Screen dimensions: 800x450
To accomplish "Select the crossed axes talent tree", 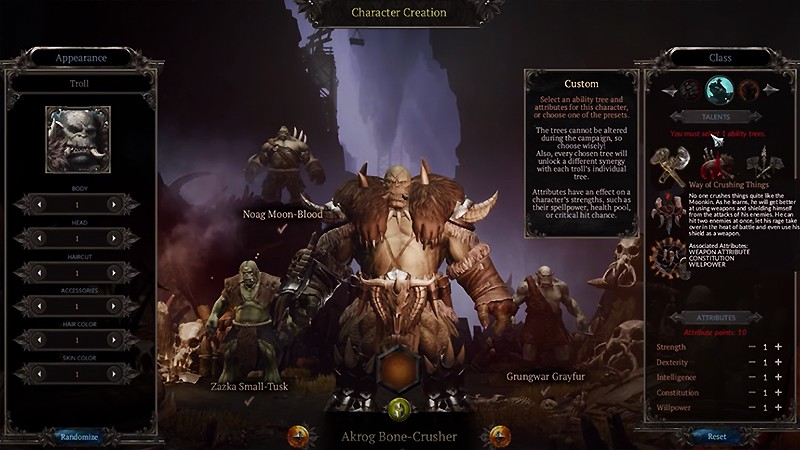I will click(x=668, y=160).
